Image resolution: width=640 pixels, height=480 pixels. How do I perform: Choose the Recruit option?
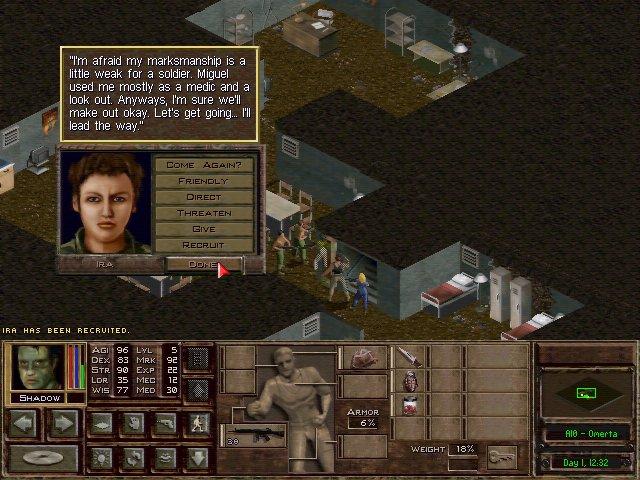pos(203,245)
